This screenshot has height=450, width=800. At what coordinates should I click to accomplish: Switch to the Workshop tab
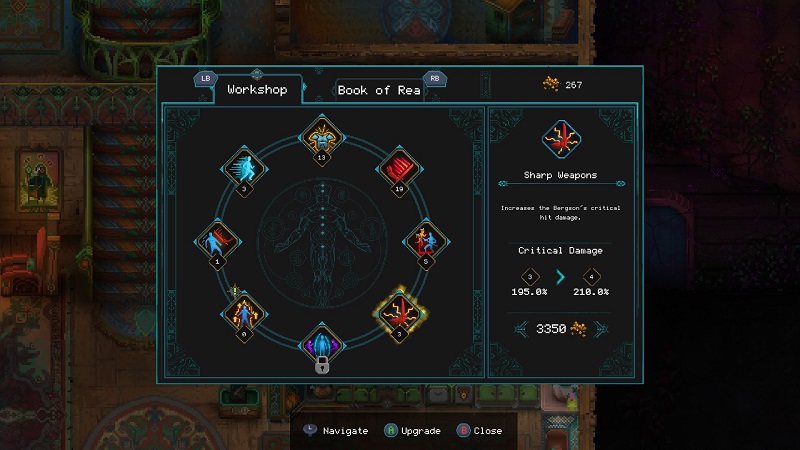[257, 90]
